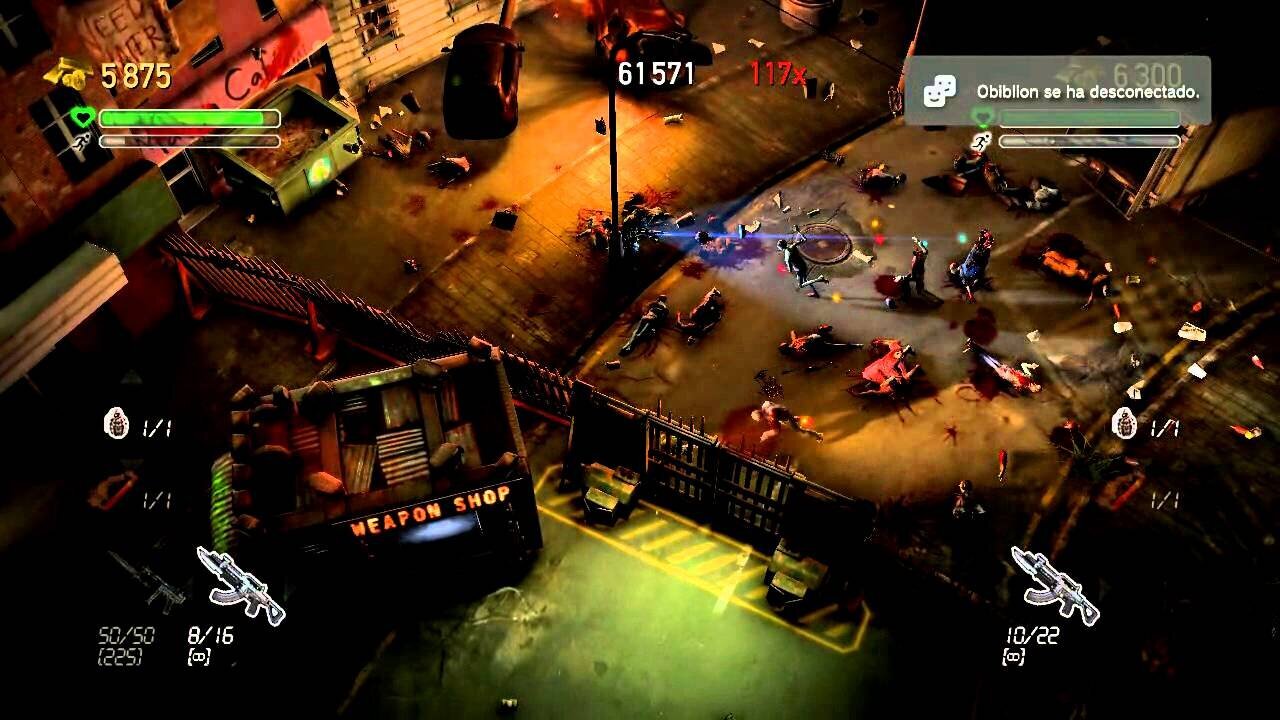Click the Obiblion se ha desconectado notification
The width and height of the screenshot is (1280, 720).
click(x=1057, y=91)
